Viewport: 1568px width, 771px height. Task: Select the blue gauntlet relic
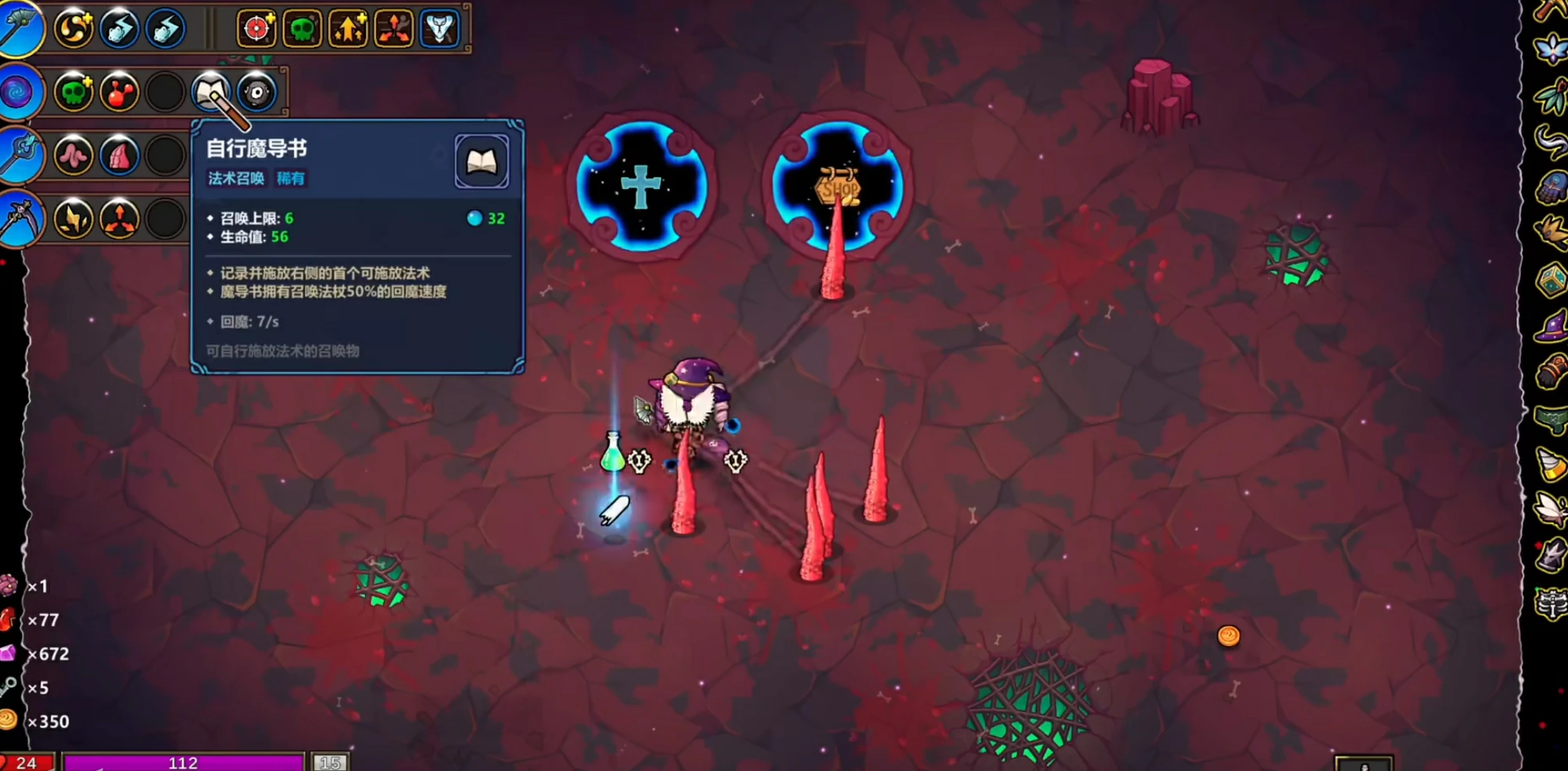click(x=1551, y=188)
